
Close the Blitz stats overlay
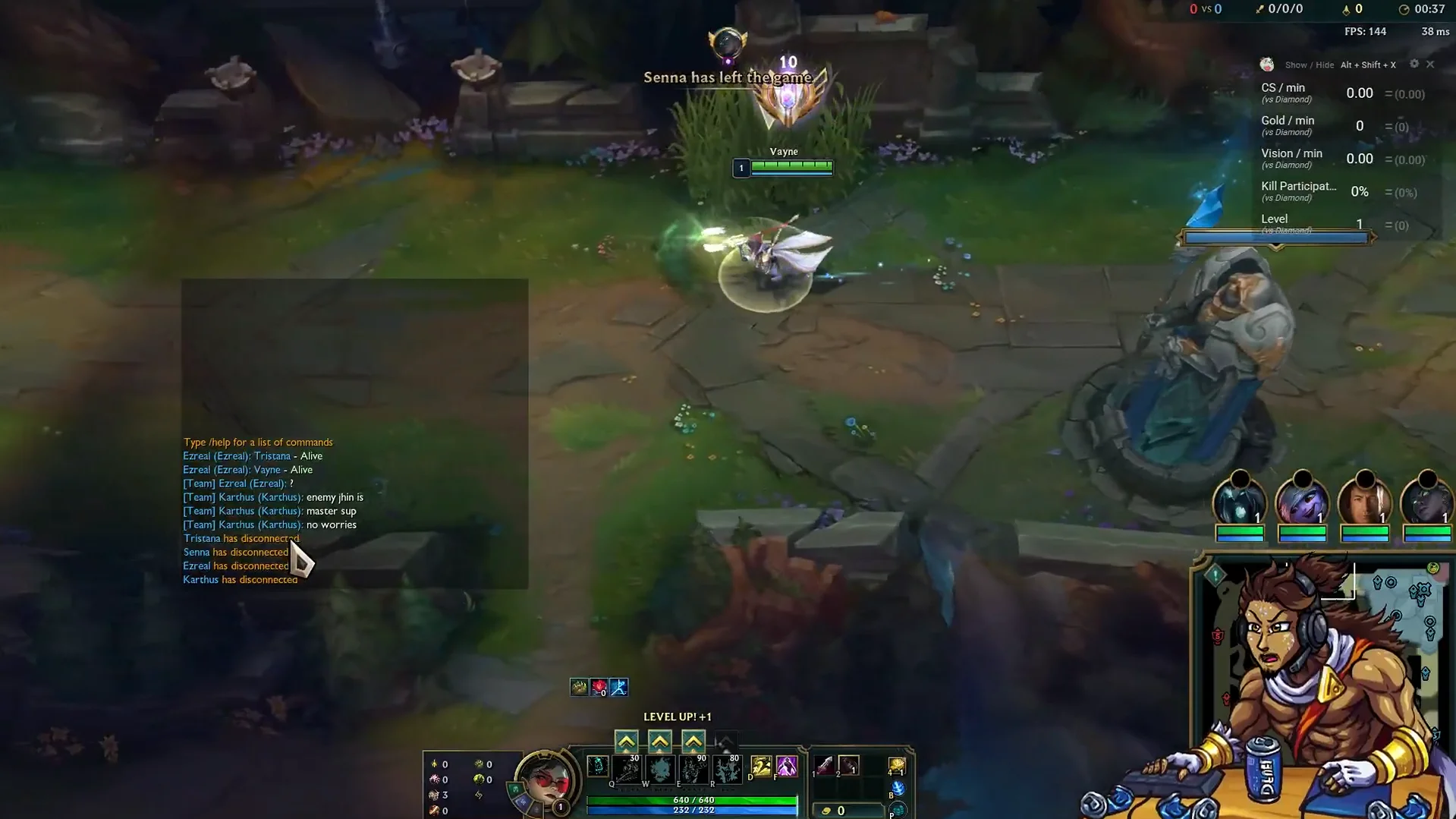tap(1431, 65)
